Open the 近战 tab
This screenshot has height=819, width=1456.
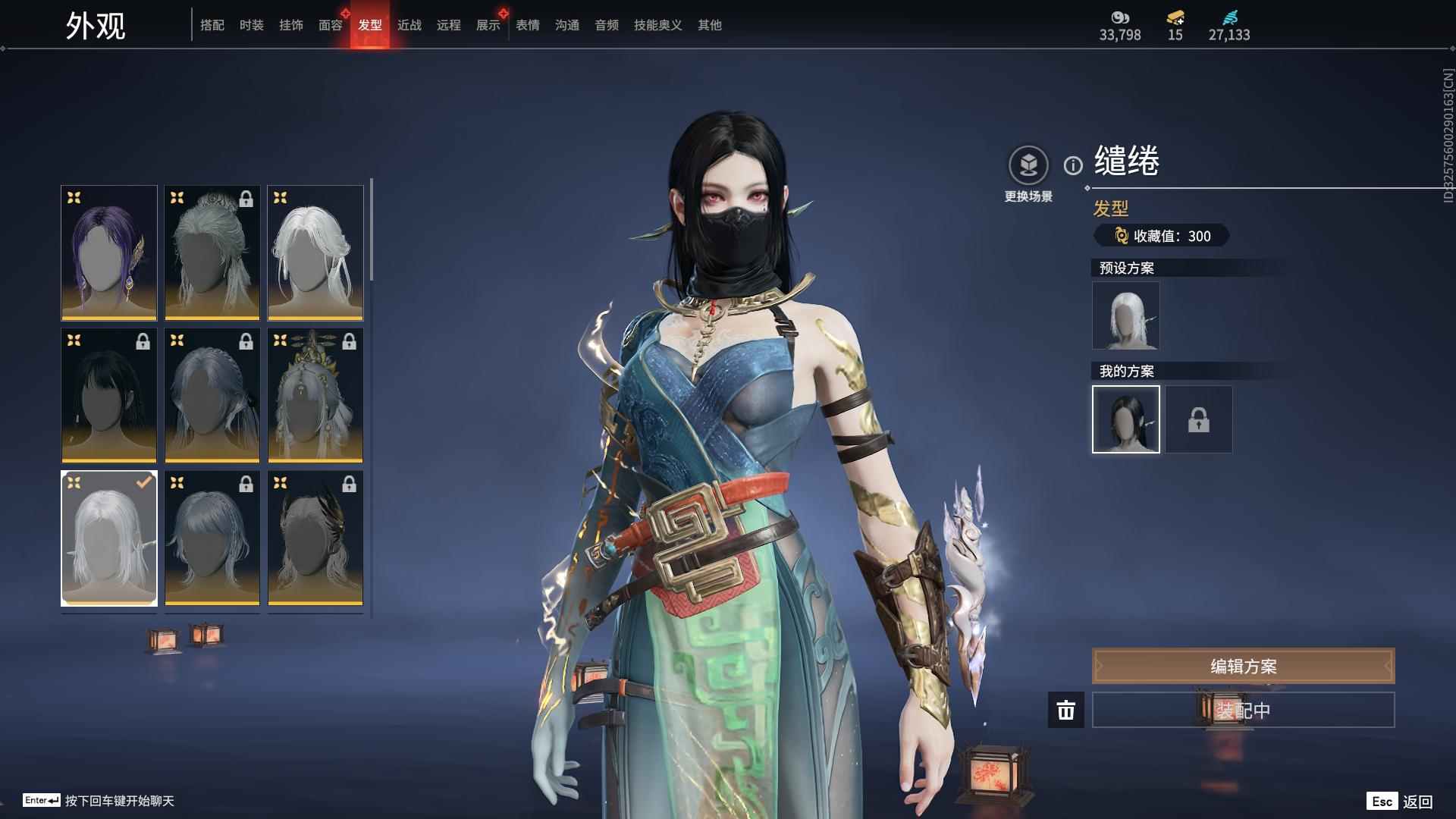click(x=409, y=25)
